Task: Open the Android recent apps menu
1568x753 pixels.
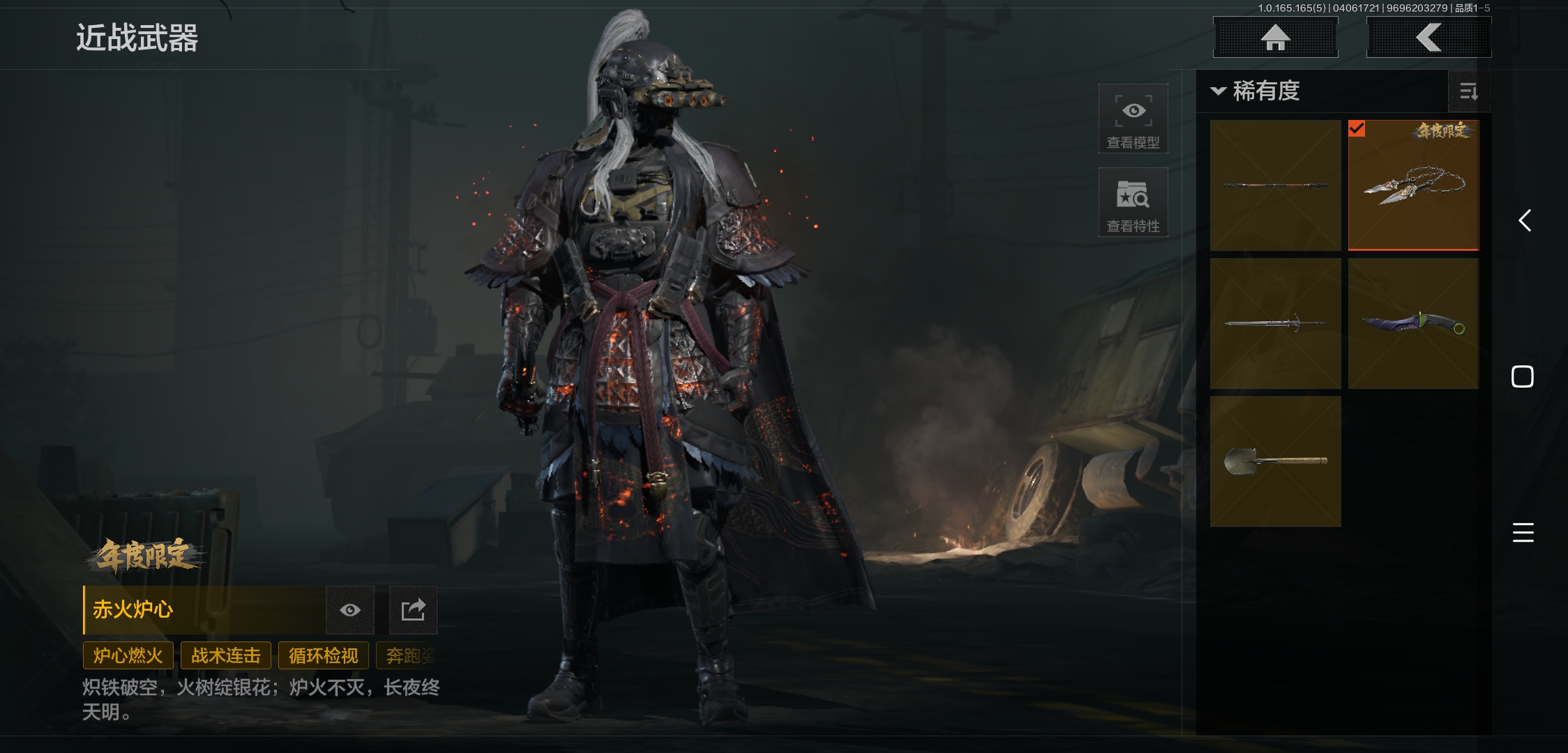Action: point(1523,533)
